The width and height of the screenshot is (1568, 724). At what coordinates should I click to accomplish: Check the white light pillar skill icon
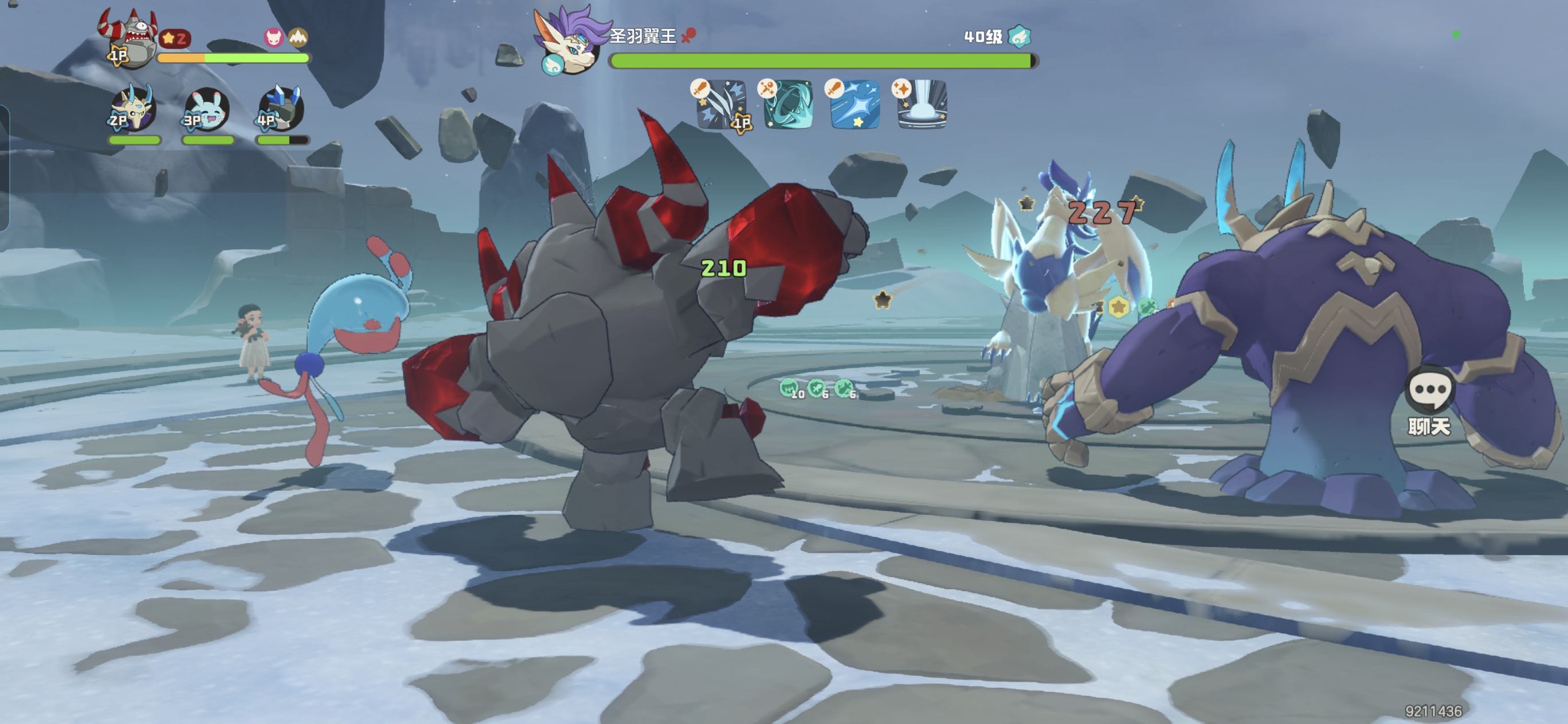coord(922,105)
